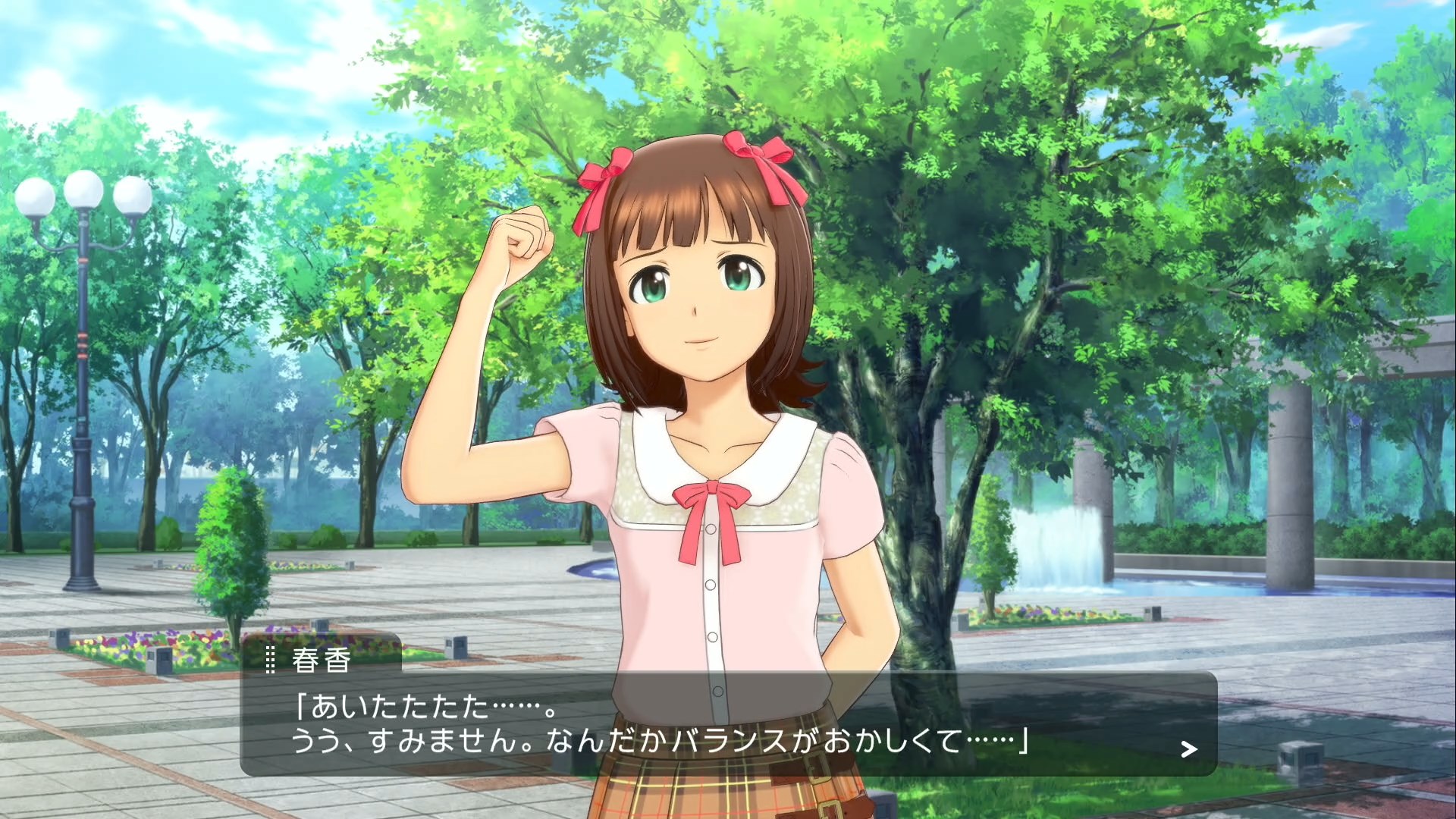Click the dialogue text box to continue
Viewport: 1456px width, 819px height.
tap(728, 723)
